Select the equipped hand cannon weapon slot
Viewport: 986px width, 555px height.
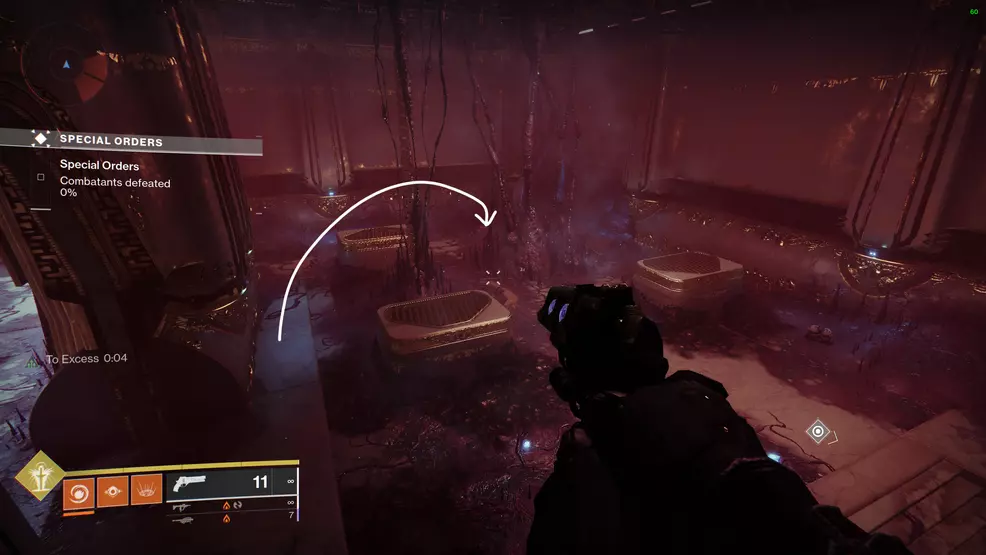pos(232,483)
